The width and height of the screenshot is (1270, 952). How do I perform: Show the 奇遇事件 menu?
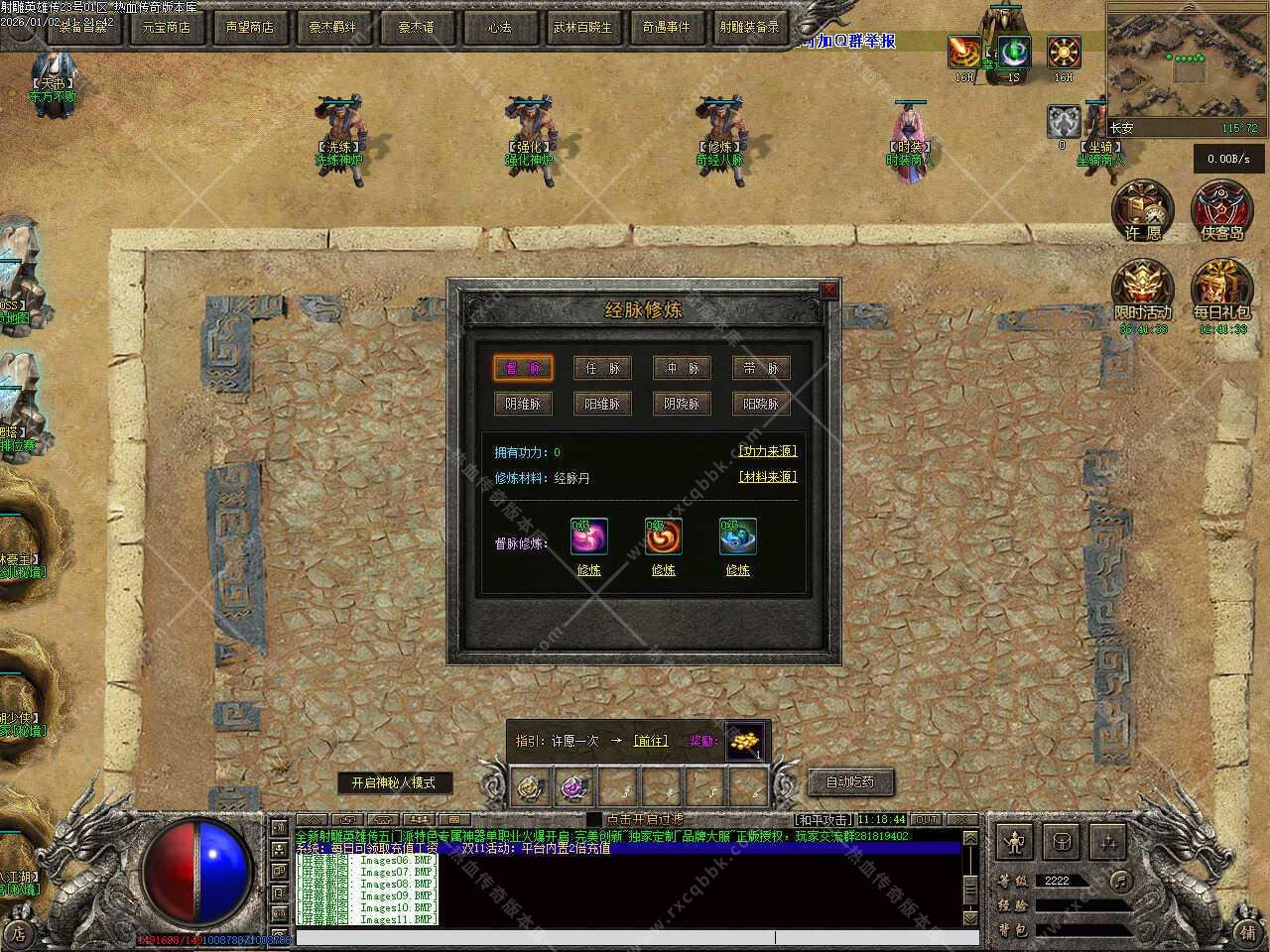[x=665, y=27]
